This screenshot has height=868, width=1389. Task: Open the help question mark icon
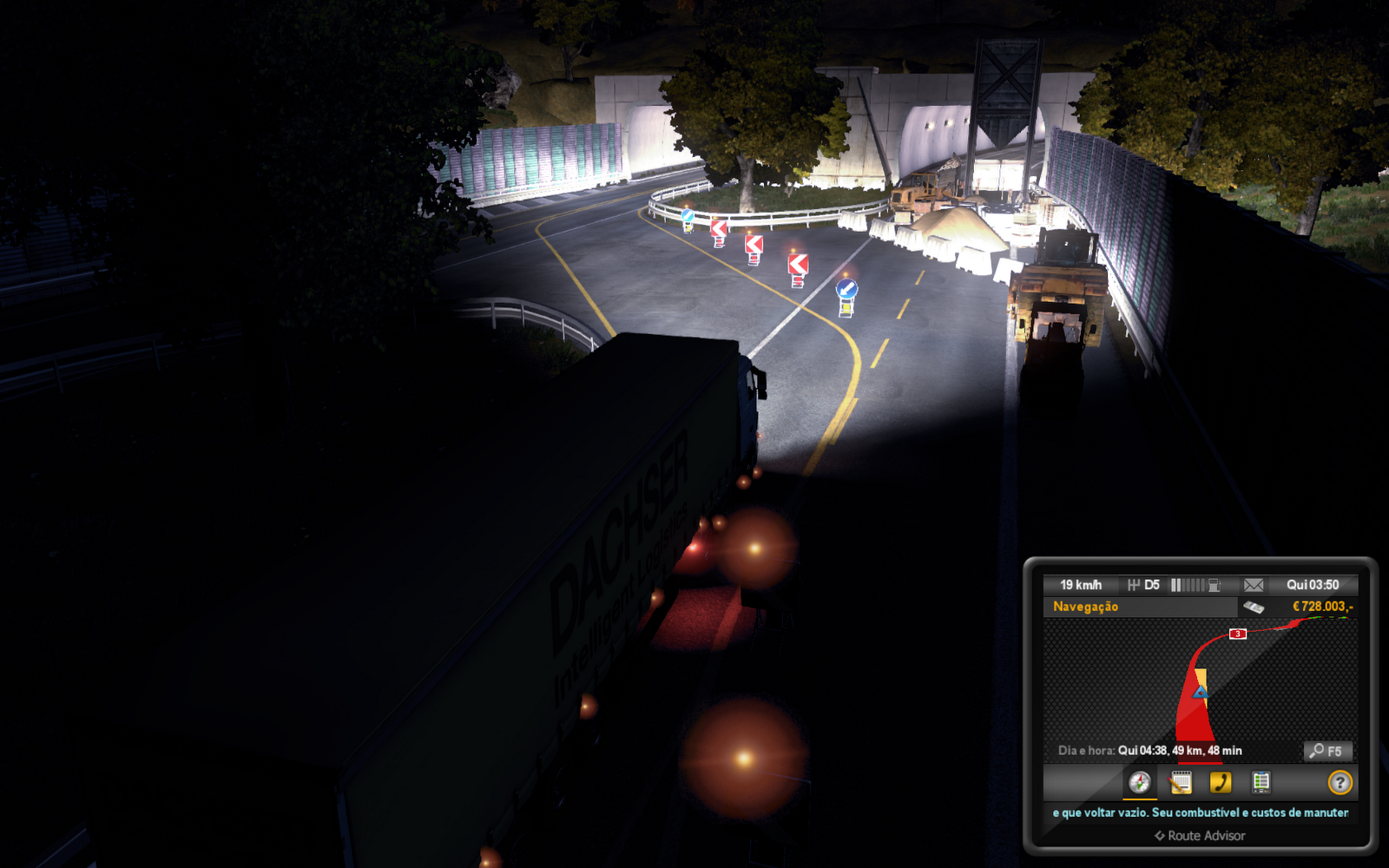click(x=1340, y=782)
